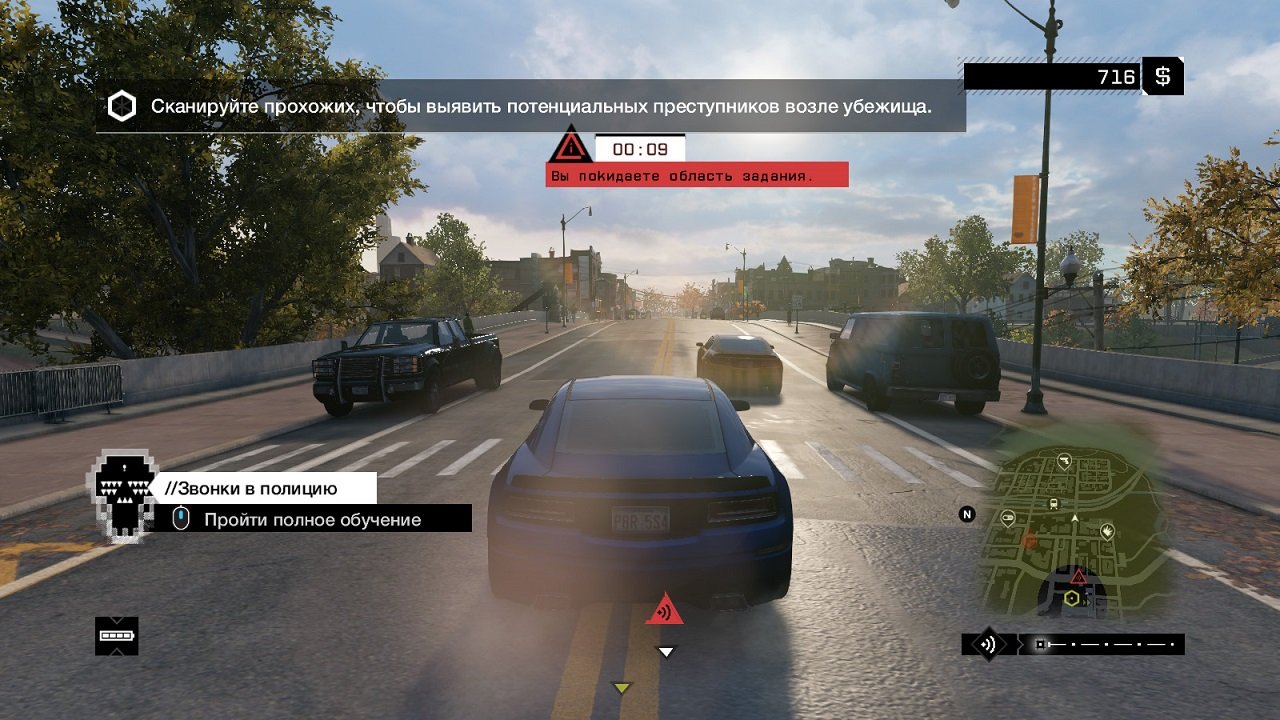Image resolution: width=1280 pixels, height=720 pixels.
Task: Click the yellow hexagon player marker
Action: click(1072, 598)
